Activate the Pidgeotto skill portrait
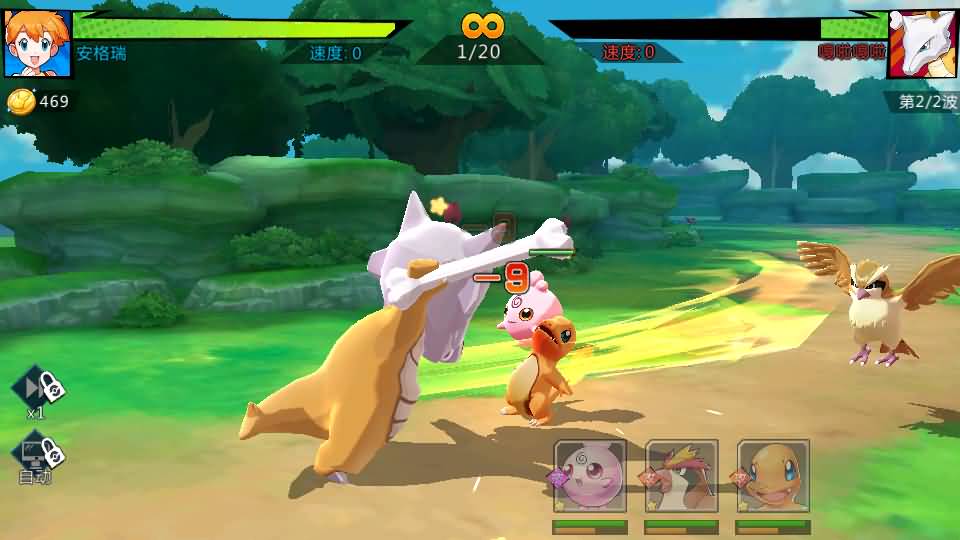960x540 pixels. point(682,476)
